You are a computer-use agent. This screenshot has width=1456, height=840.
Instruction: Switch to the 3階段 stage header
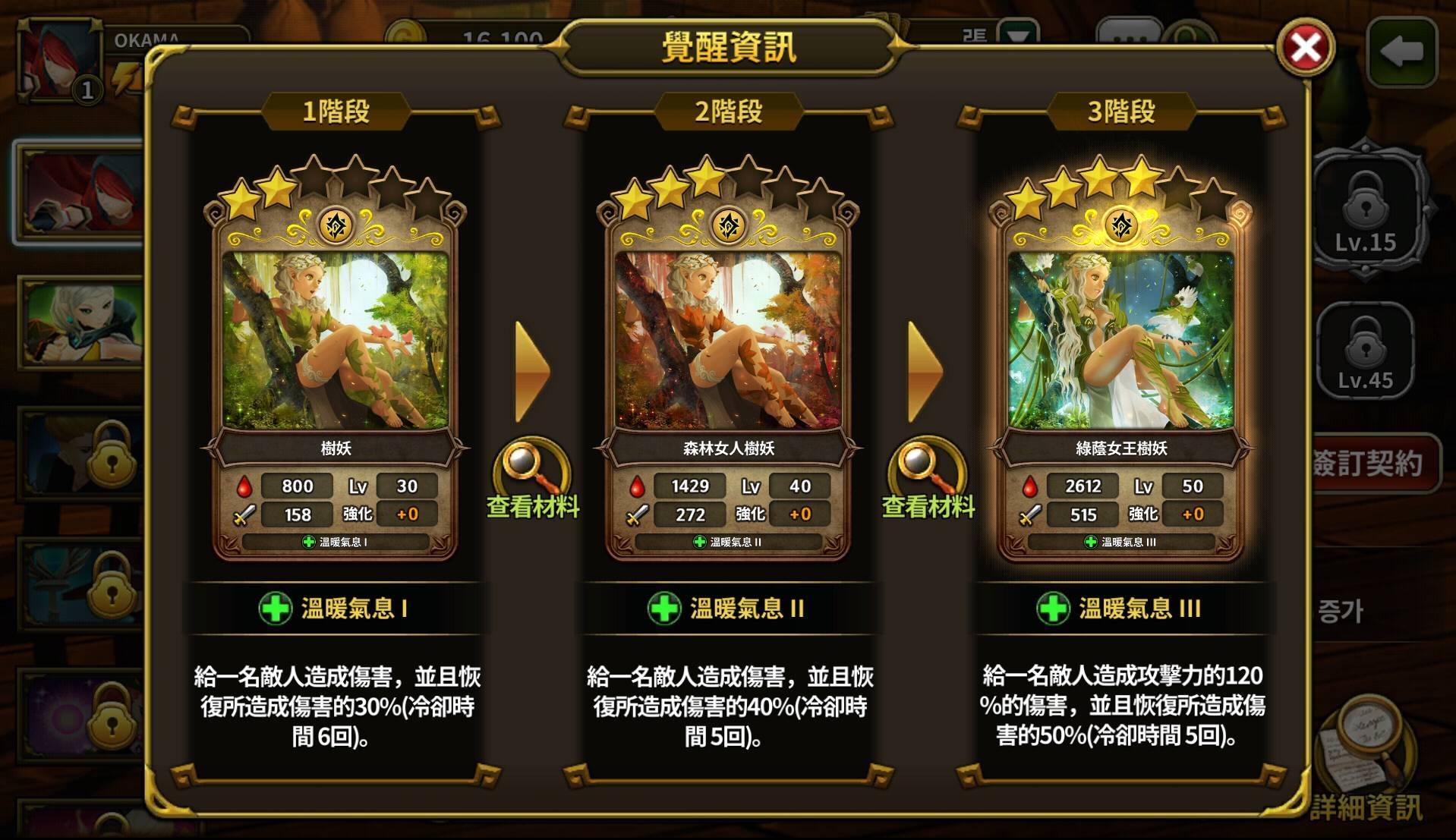tap(1121, 112)
